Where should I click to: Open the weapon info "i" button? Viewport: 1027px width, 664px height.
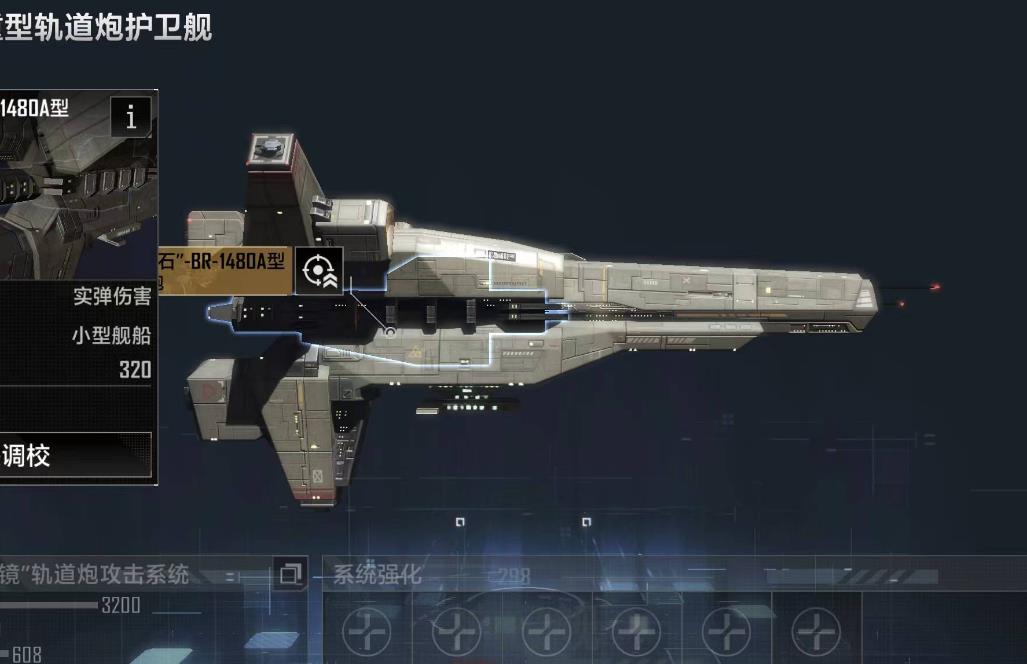[131, 118]
